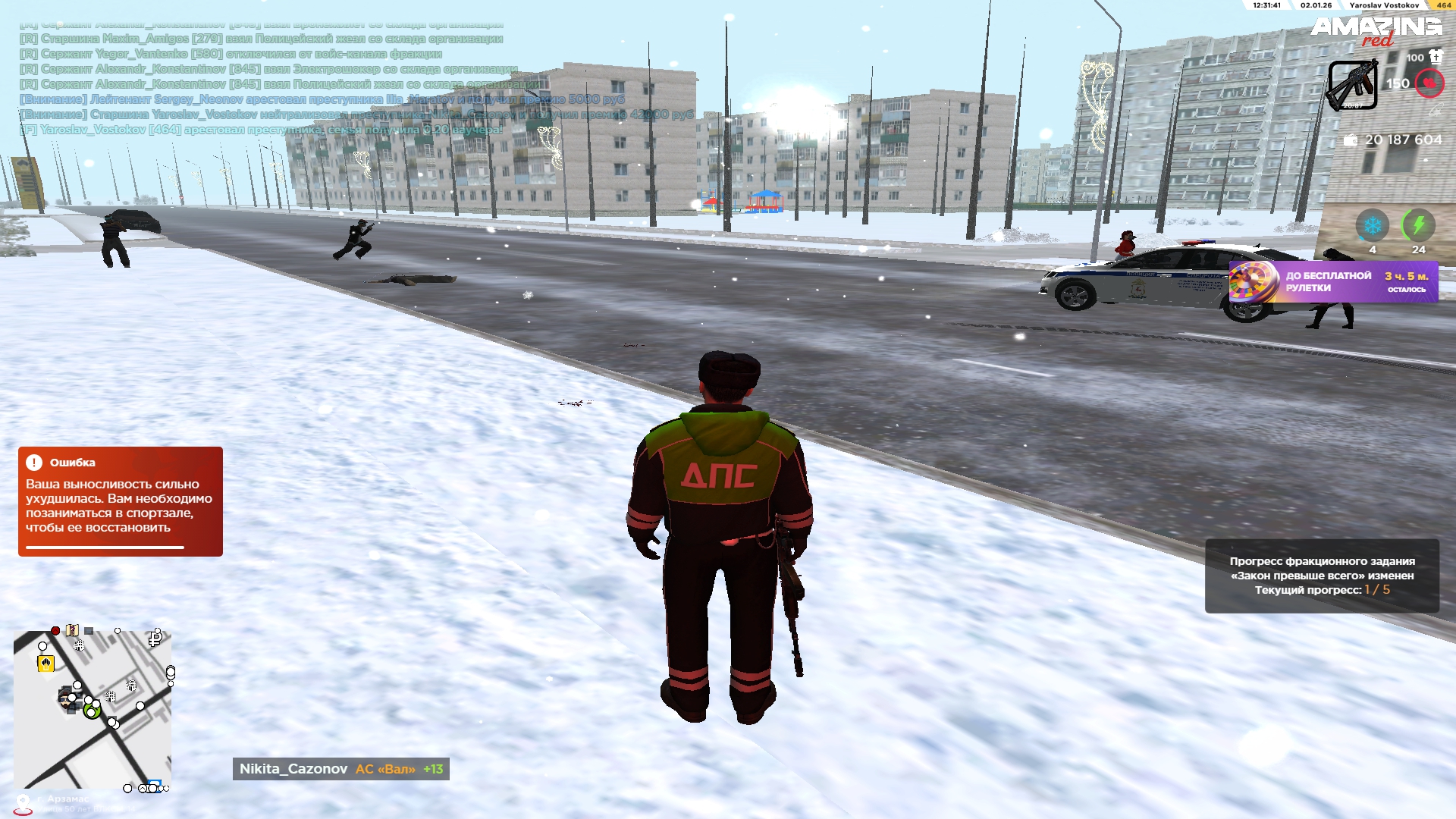Click the green player marker on the minimap
The width and height of the screenshot is (1456, 819).
point(92,712)
